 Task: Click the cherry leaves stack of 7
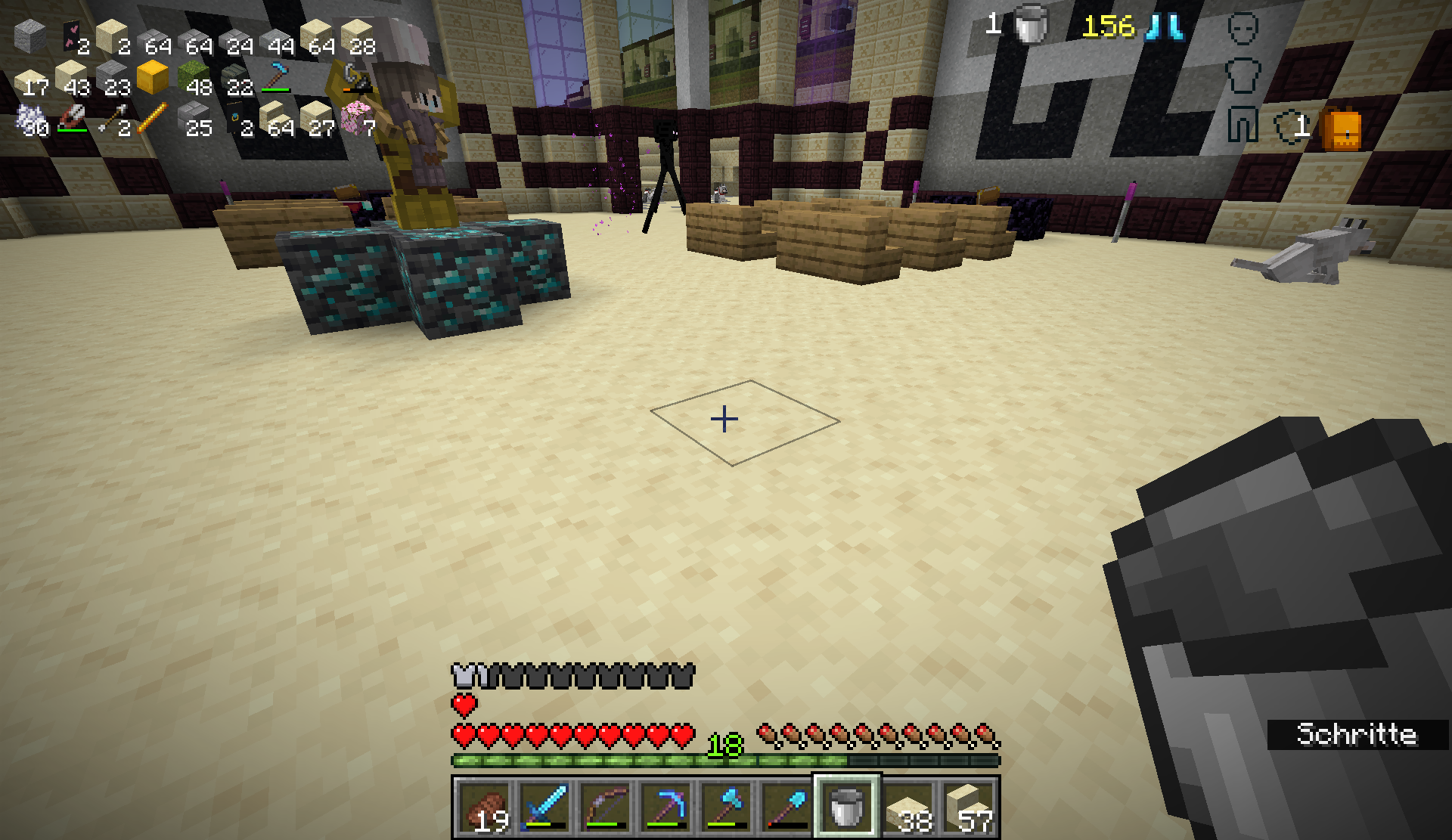(x=355, y=119)
